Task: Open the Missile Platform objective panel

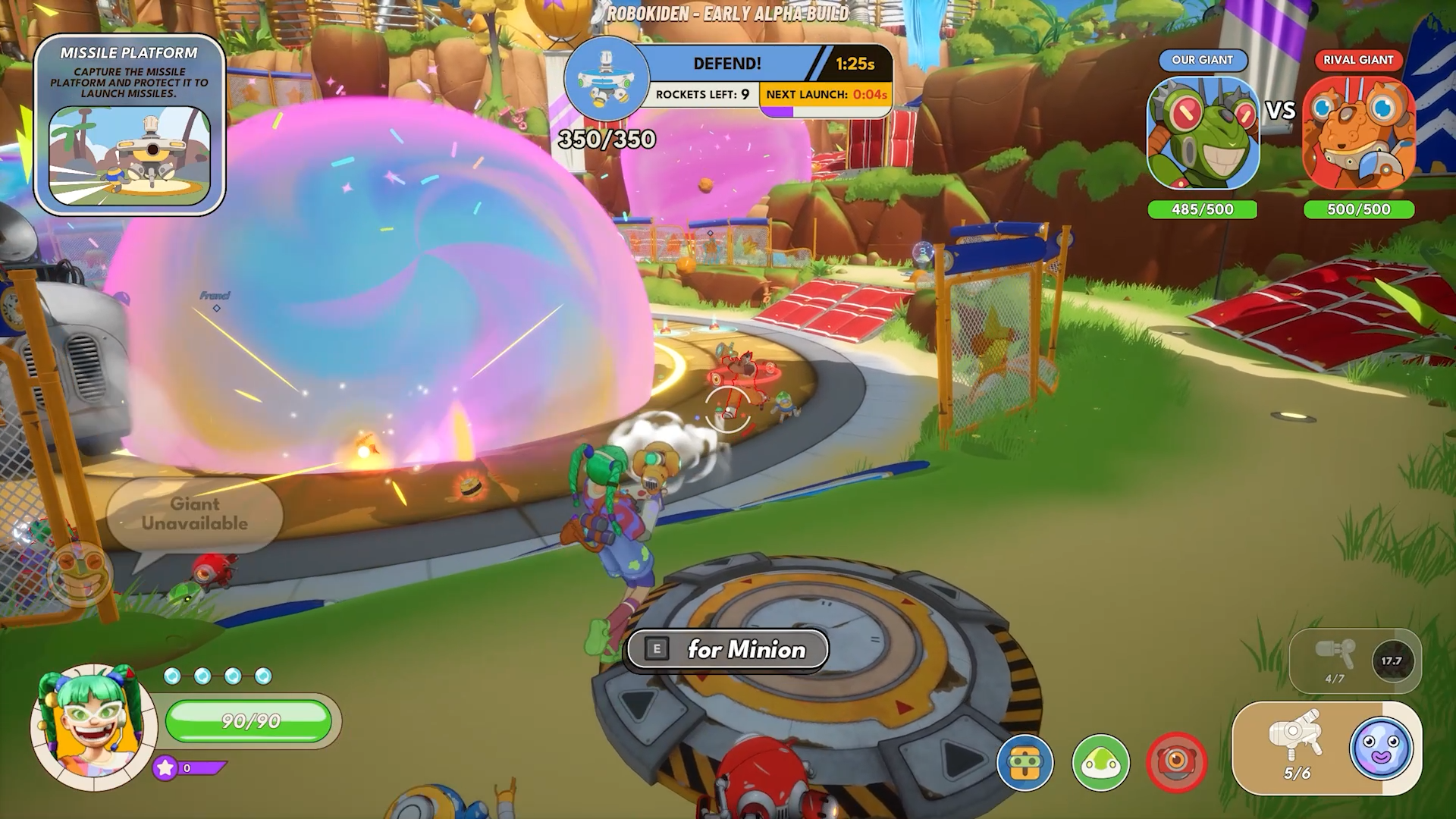Action: tap(130, 125)
